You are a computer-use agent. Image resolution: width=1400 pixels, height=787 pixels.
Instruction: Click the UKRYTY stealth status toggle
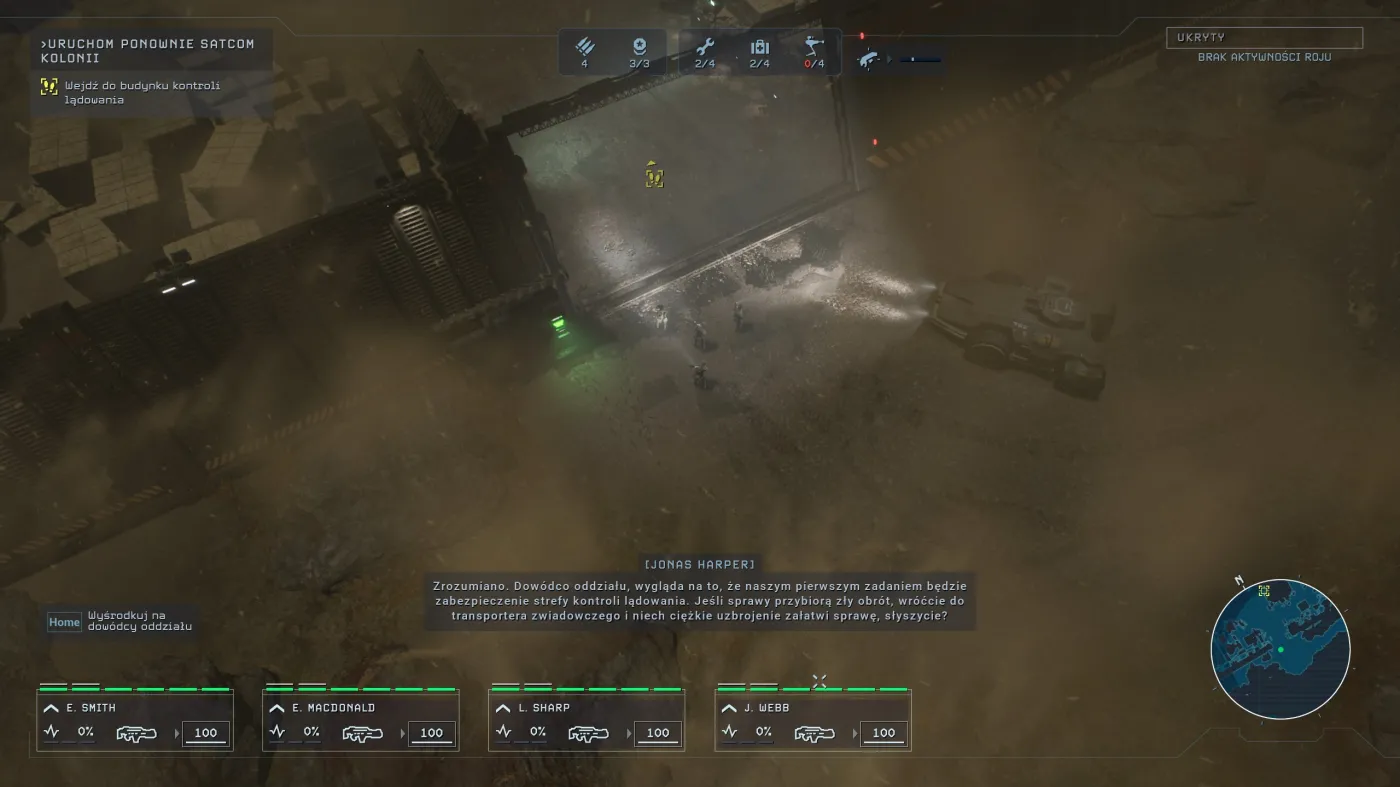(x=1264, y=36)
